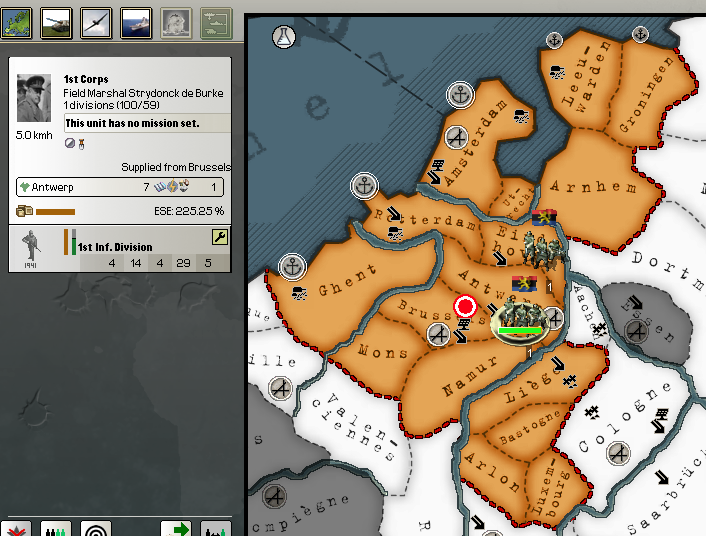706x536 pixels.
Task: Click the black and green soldiers button
Action: click(x=57, y=528)
